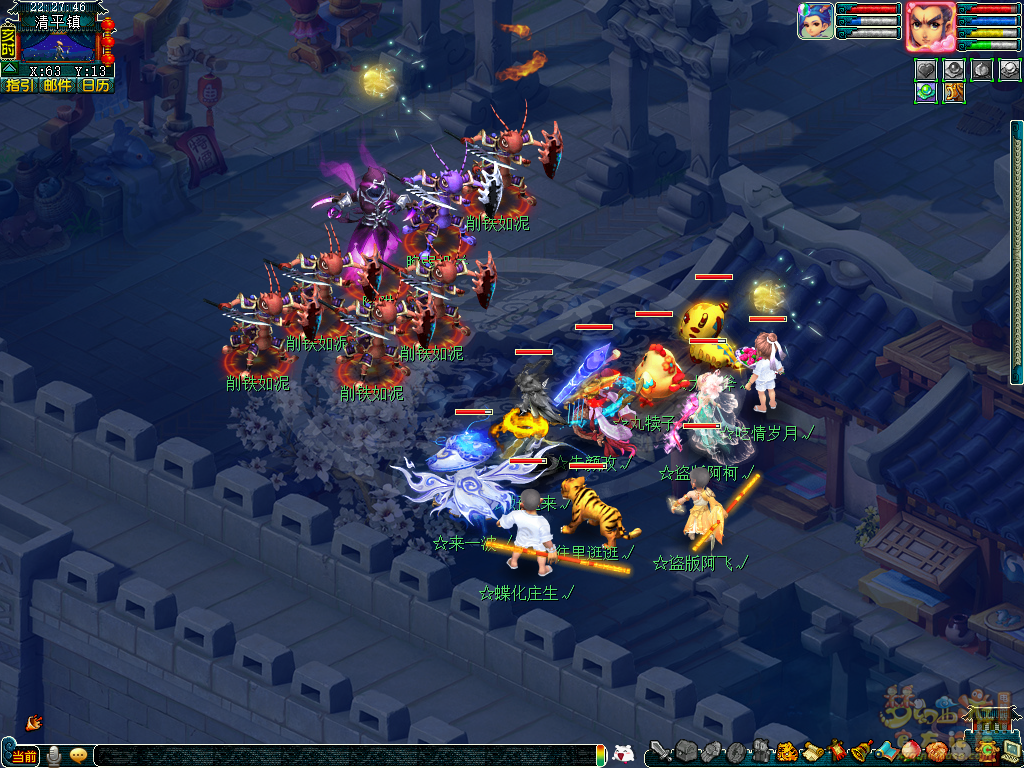Open the sword attack toolbar icon

pos(660,752)
